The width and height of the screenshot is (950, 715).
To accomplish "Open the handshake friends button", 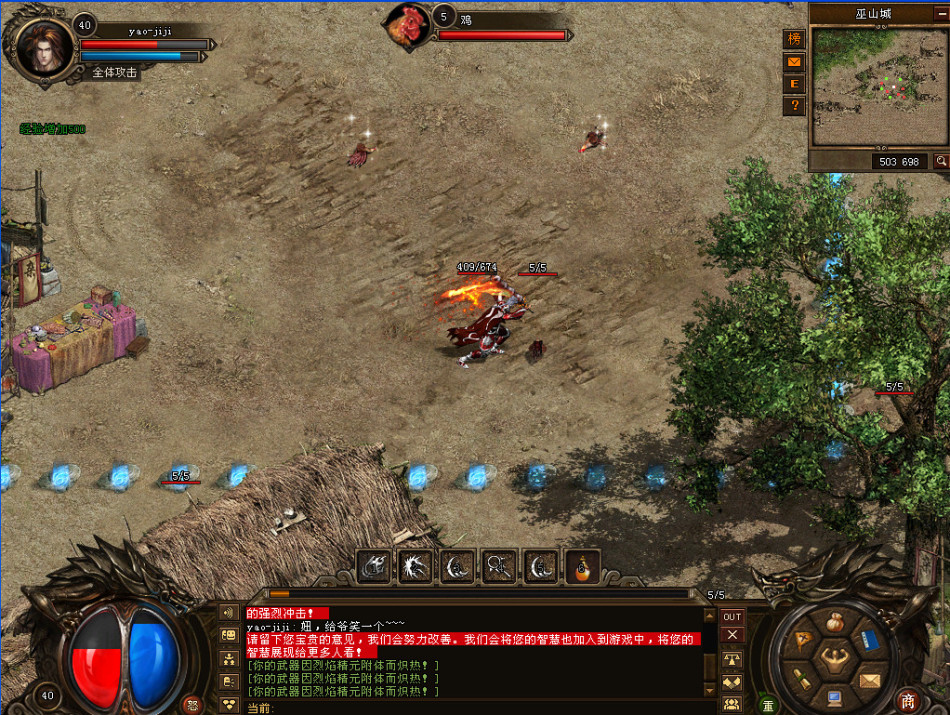I will (x=733, y=682).
